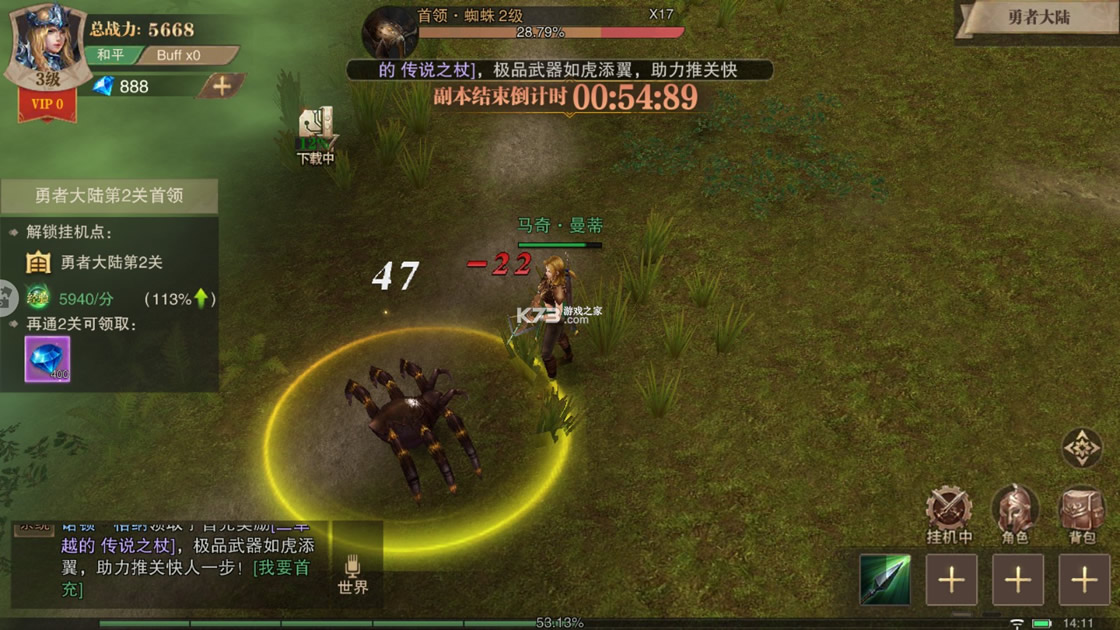Open the 5940/分 idle income entry
This screenshot has height=630, width=1120.
click(85, 298)
